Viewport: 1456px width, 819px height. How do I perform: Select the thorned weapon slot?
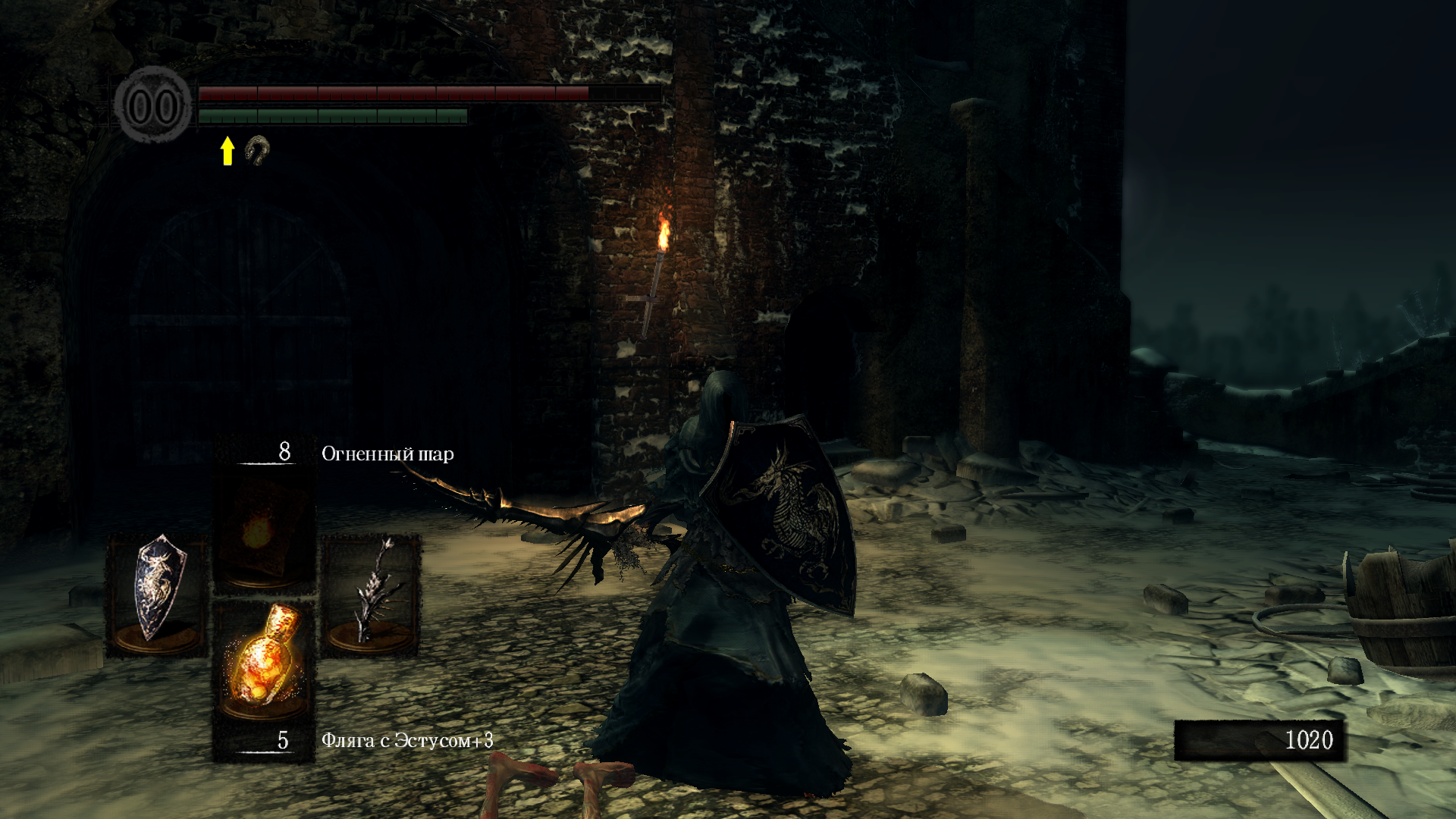pyautogui.click(x=371, y=593)
